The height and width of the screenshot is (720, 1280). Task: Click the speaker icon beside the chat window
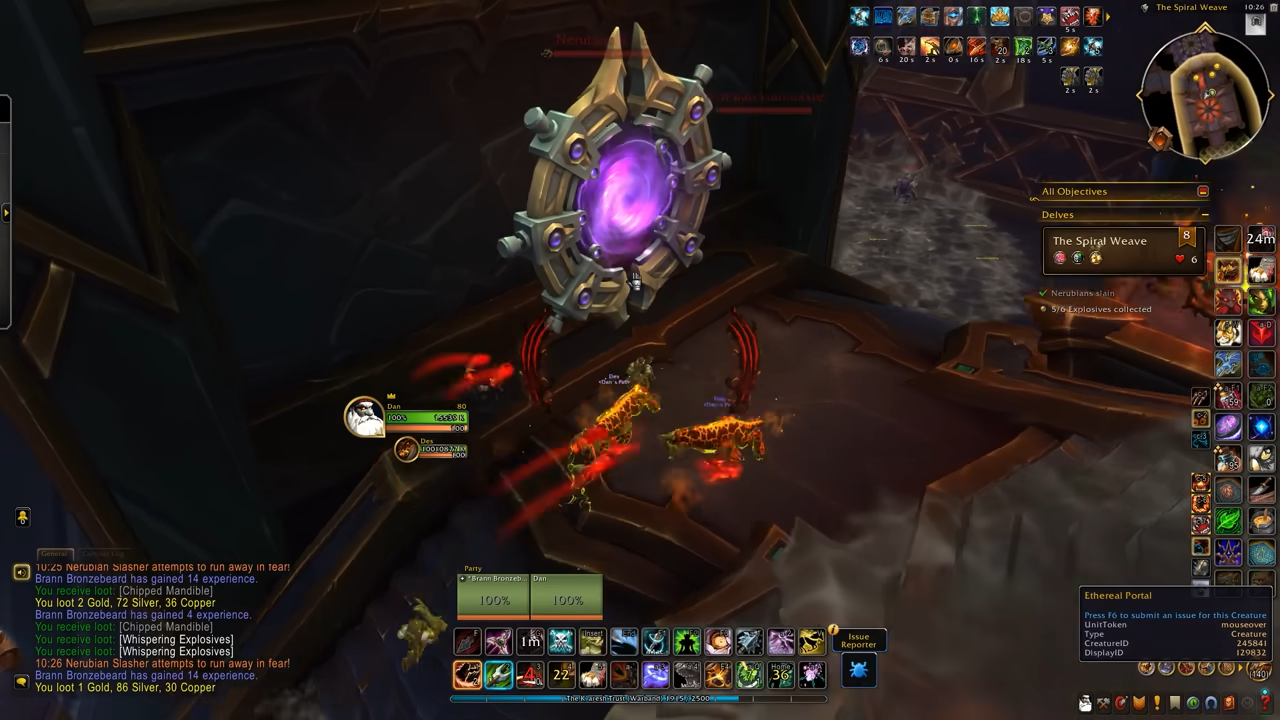[20, 573]
